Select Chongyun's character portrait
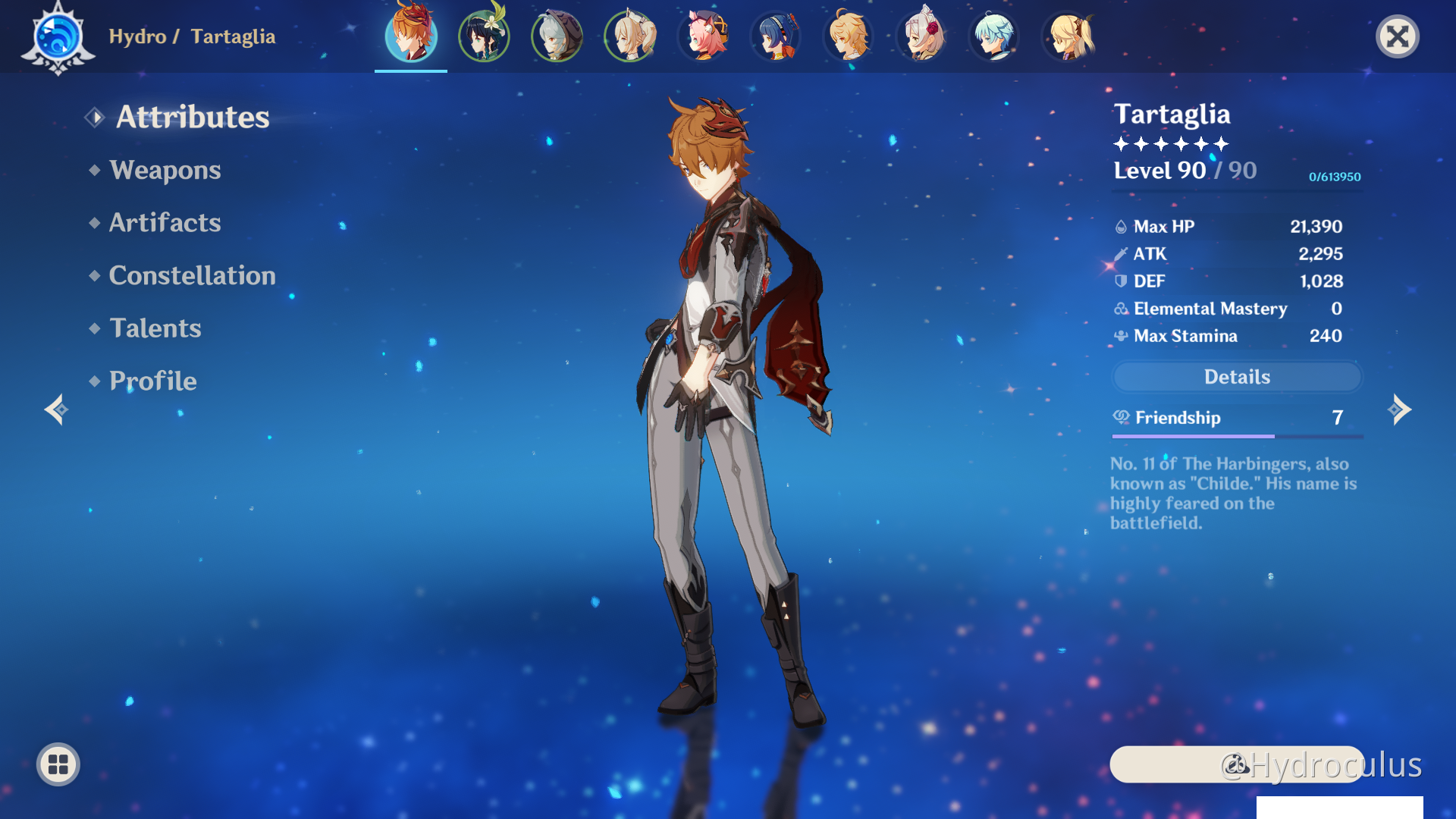The width and height of the screenshot is (1456, 819). coord(993,36)
